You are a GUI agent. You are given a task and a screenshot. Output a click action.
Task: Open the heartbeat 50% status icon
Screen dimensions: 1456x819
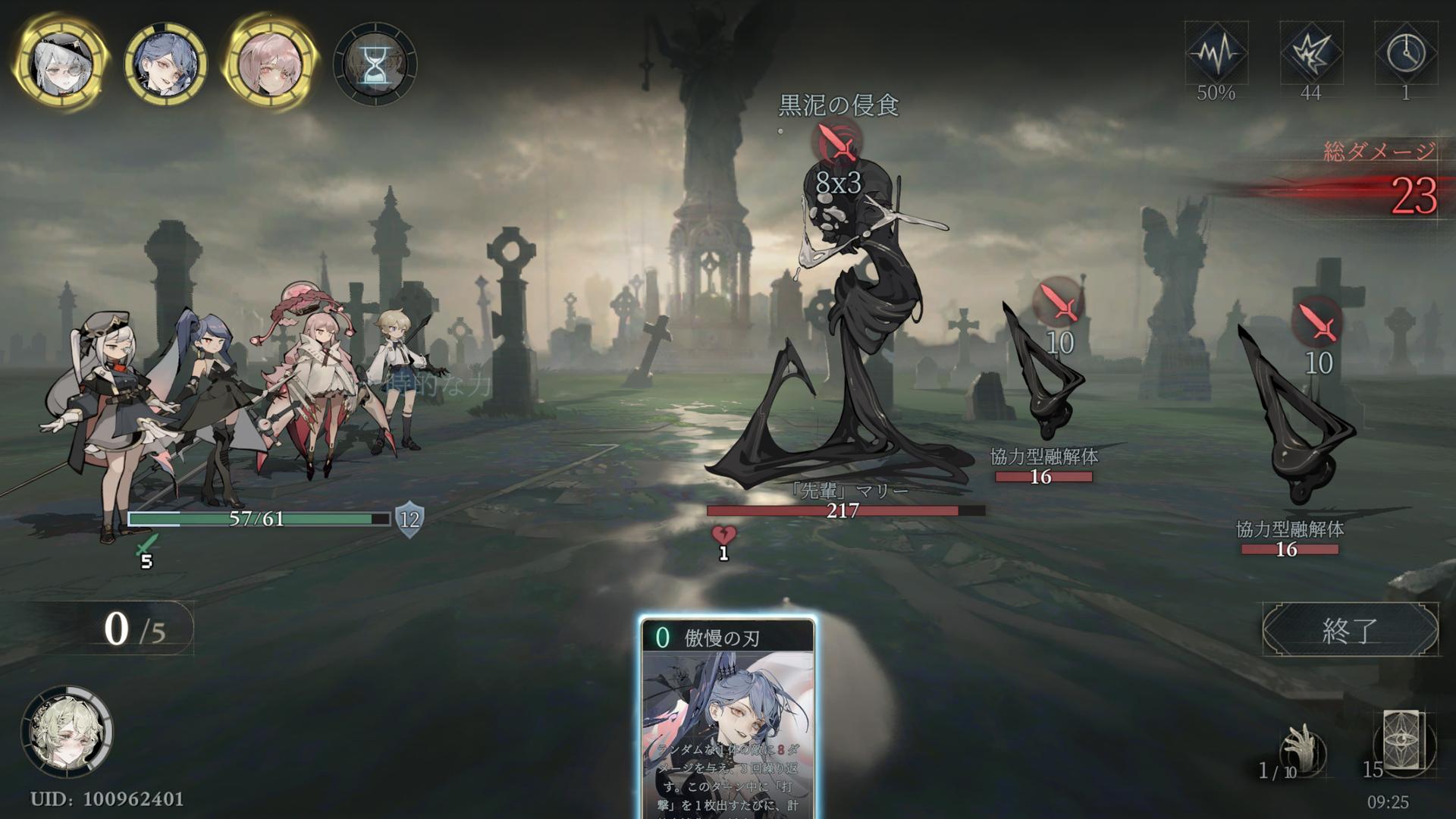point(1216,53)
